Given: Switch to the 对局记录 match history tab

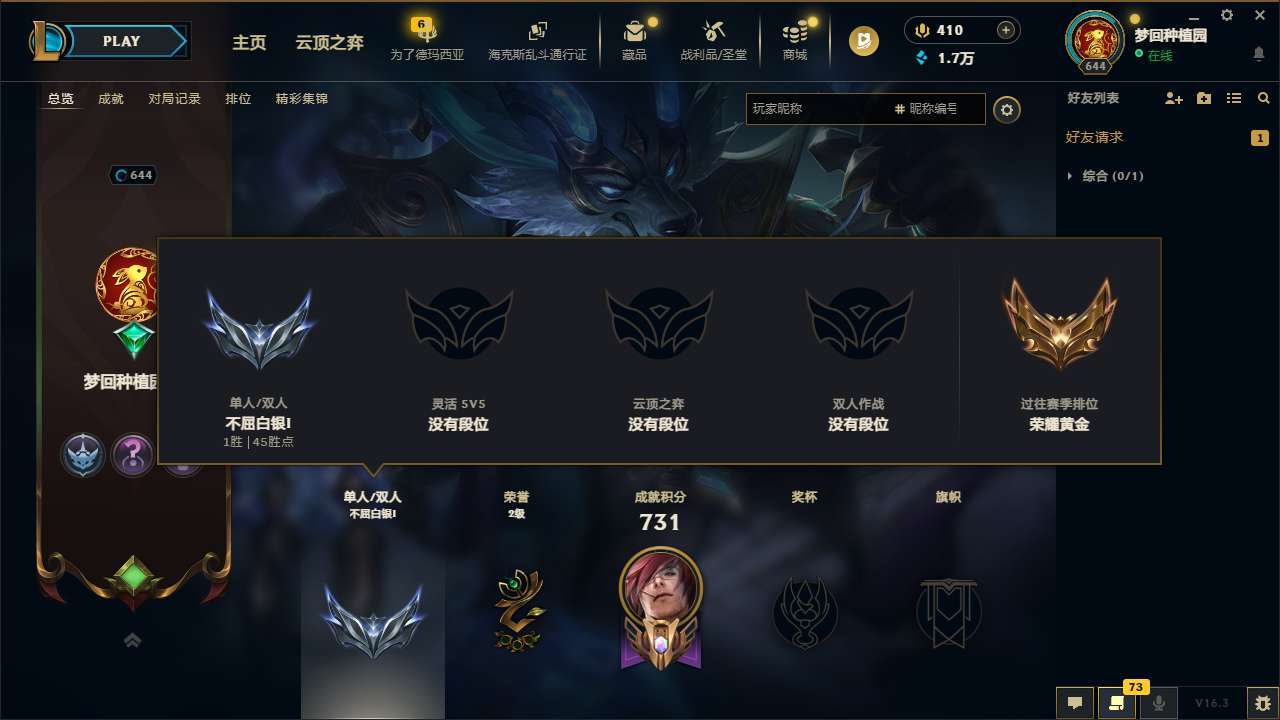Looking at the screenshot, I should coord(176,98).
